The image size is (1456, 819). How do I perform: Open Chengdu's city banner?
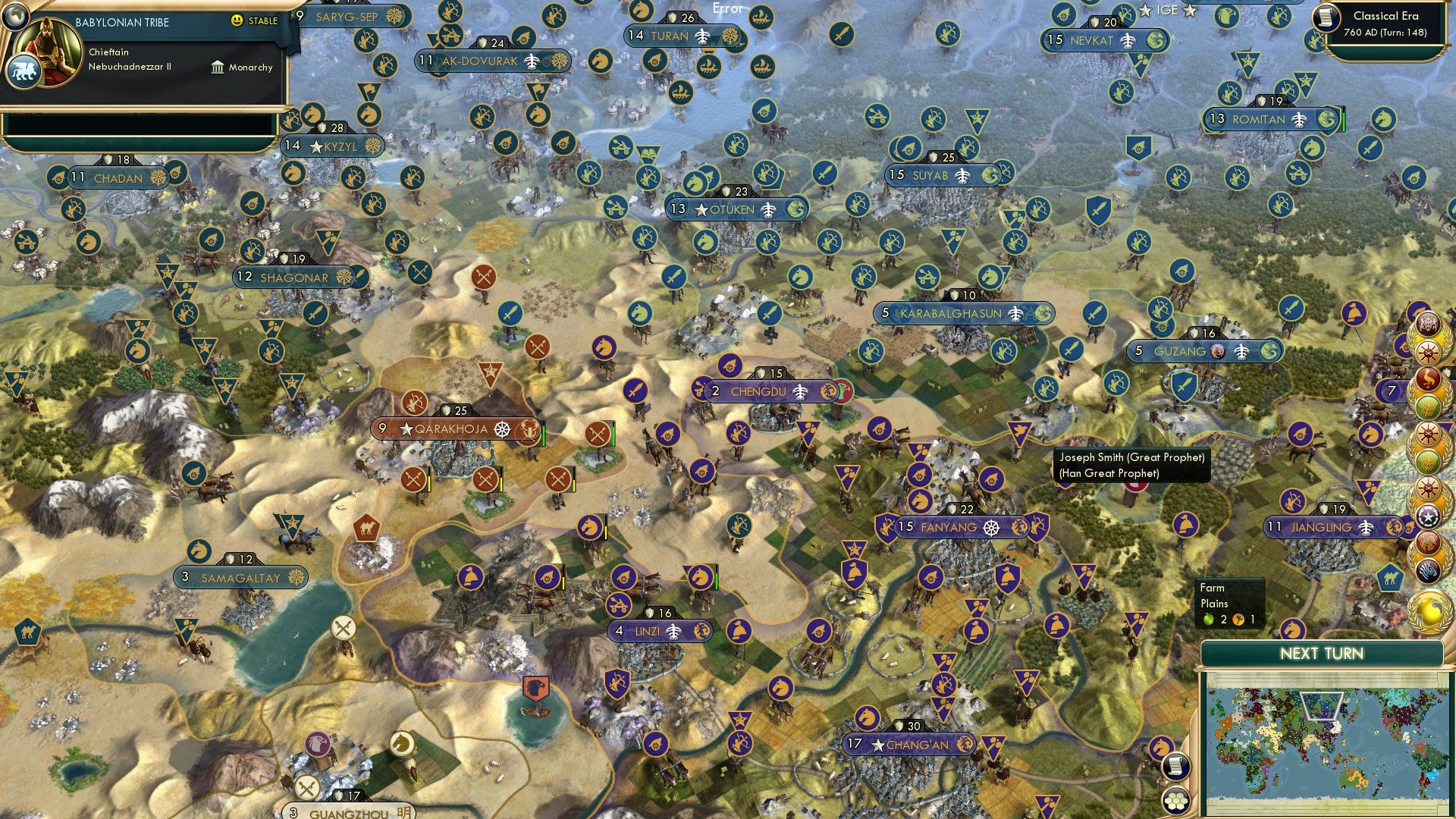tap(762, 391)
